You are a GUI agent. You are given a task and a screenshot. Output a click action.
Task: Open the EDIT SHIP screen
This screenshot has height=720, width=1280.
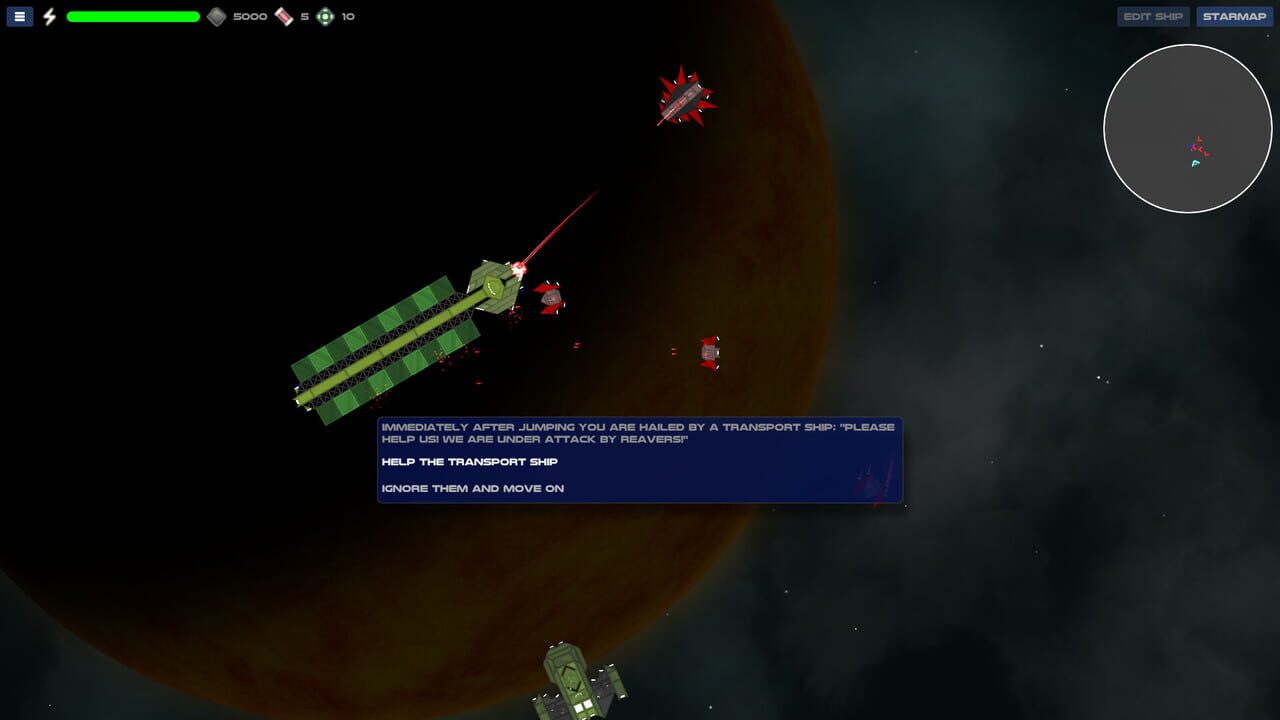click(x=1152, y=16)
